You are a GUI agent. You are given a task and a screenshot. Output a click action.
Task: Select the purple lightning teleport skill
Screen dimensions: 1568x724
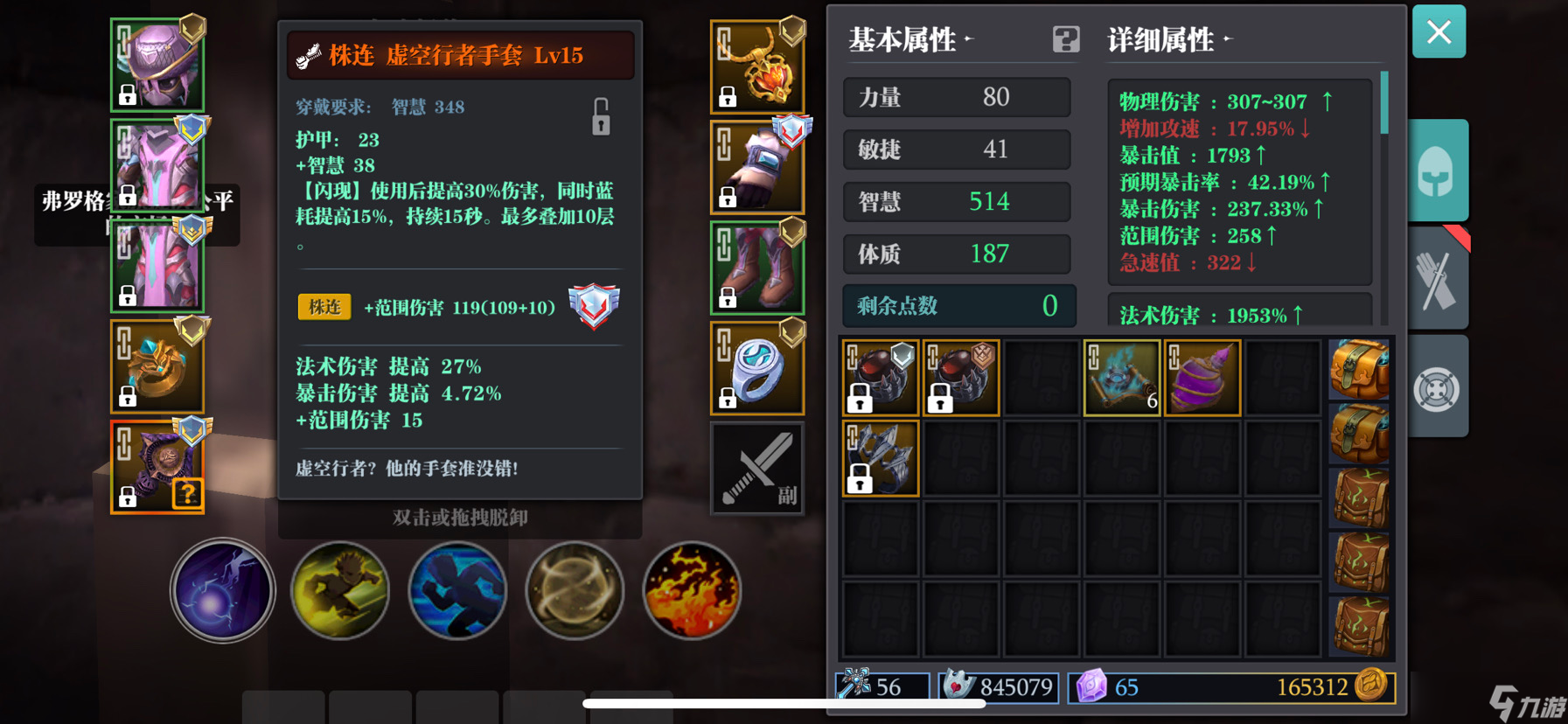point(221,591)
